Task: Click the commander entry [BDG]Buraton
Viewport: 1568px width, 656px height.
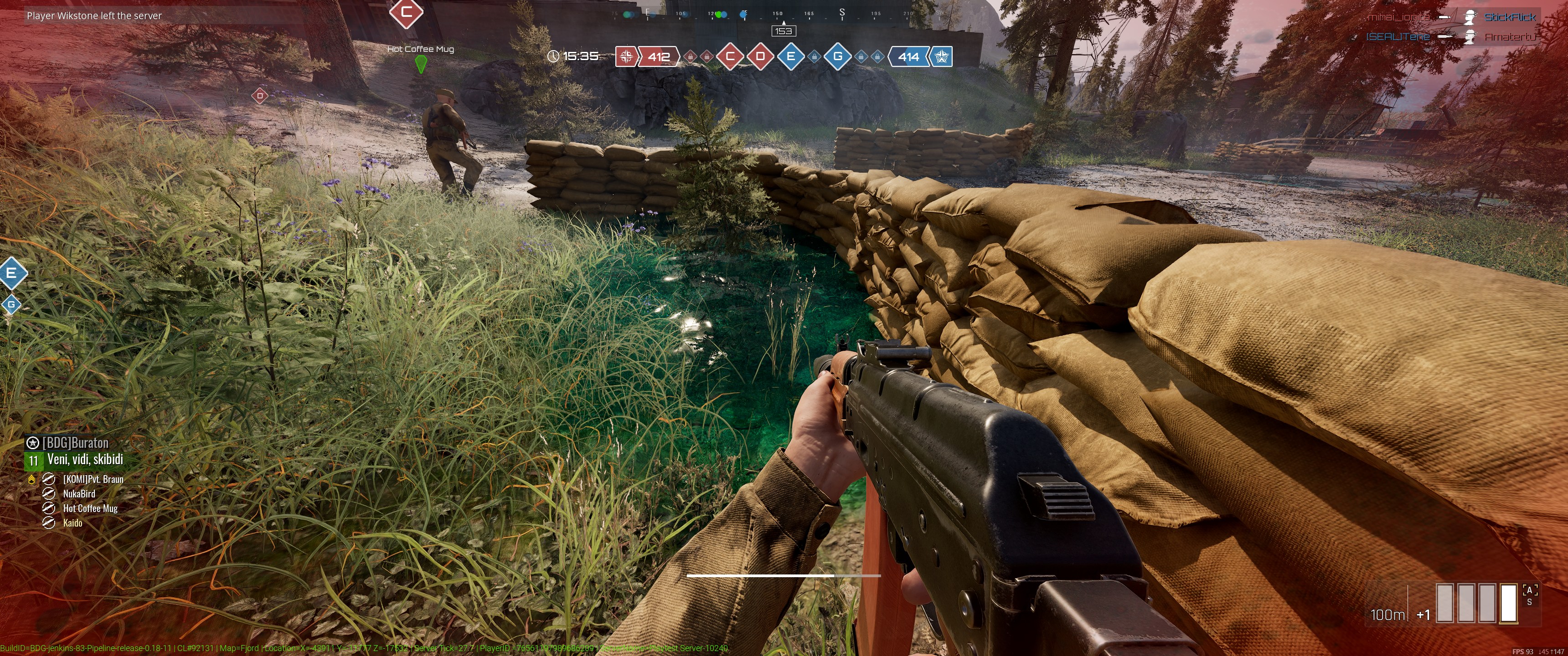Action: click(x=75, y=443)
